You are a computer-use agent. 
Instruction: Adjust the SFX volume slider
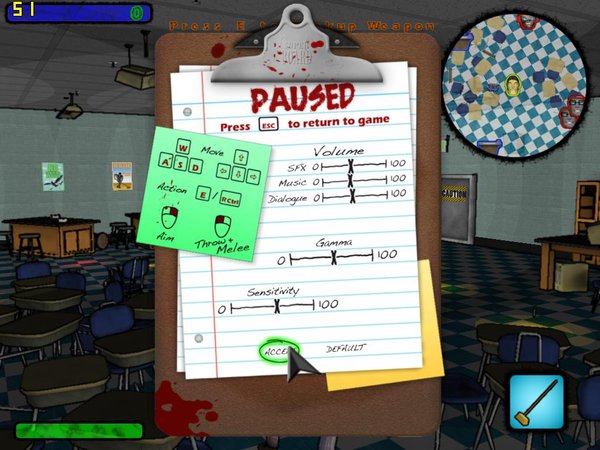coord(350,165)
